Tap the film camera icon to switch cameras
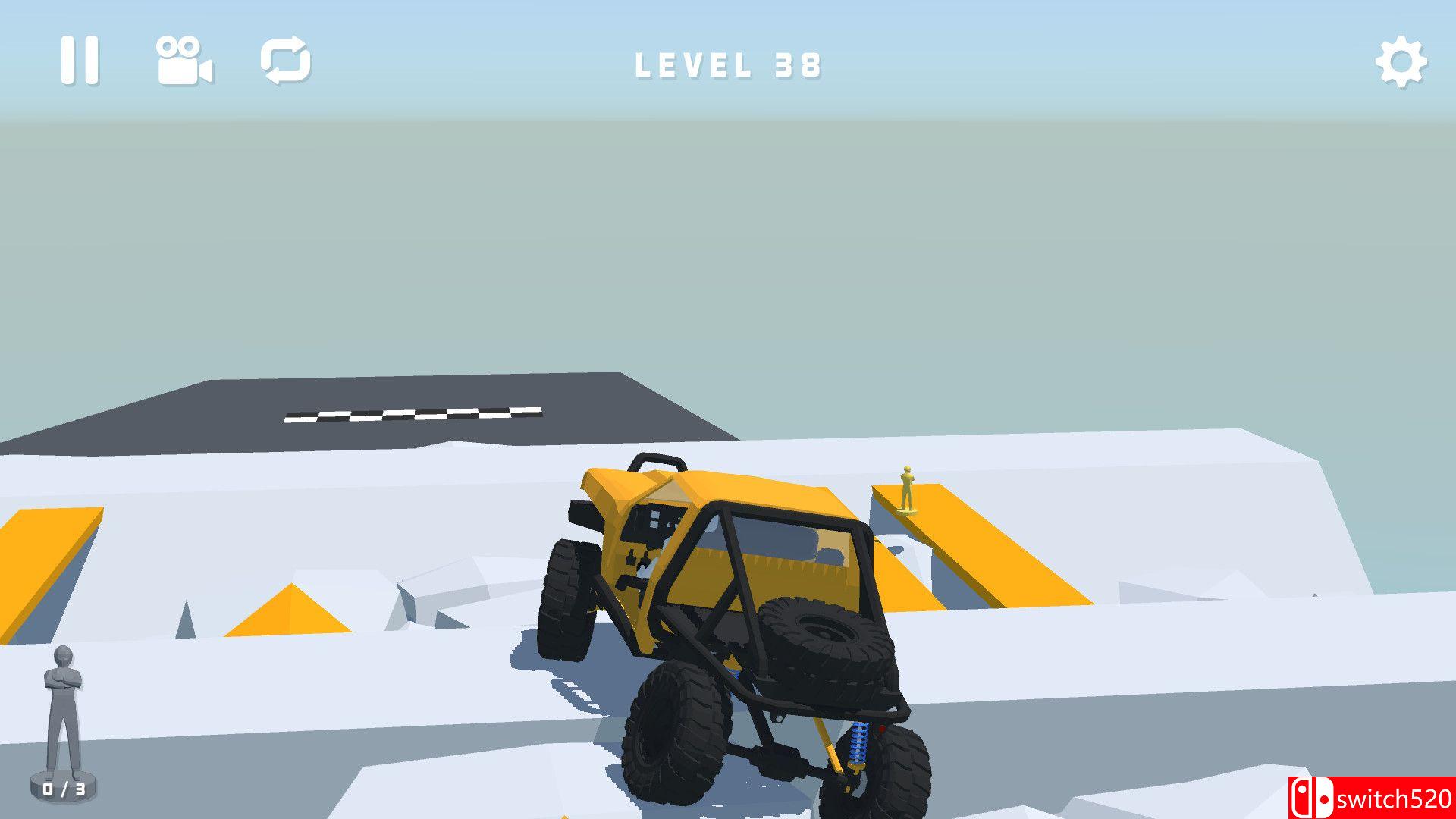 tap(182, 61)
